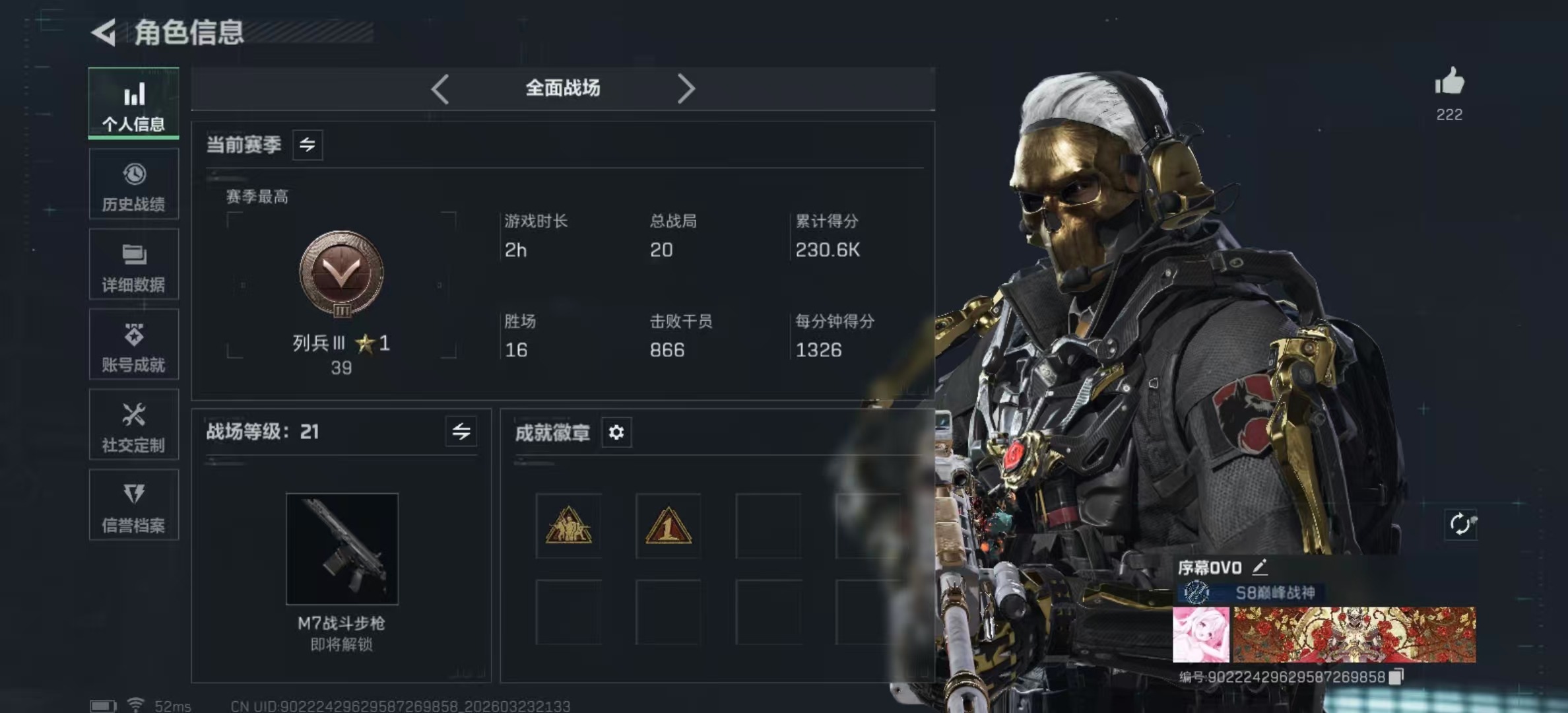Open the 个人信息 tab
Image resolution: width=1568 pixels, height=713 pixels.
tap(134, 104)
